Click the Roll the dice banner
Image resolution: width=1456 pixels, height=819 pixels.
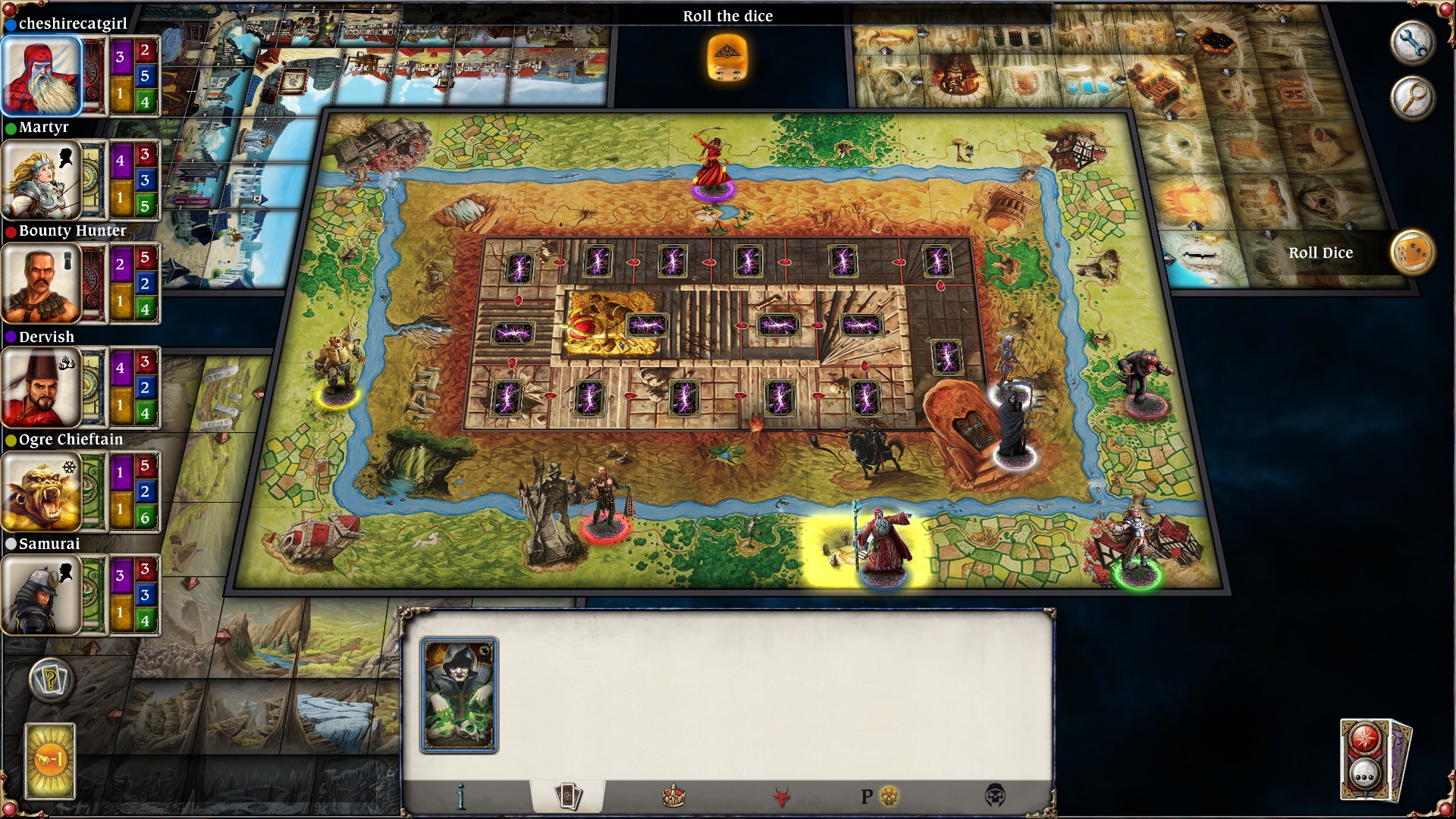727,16
